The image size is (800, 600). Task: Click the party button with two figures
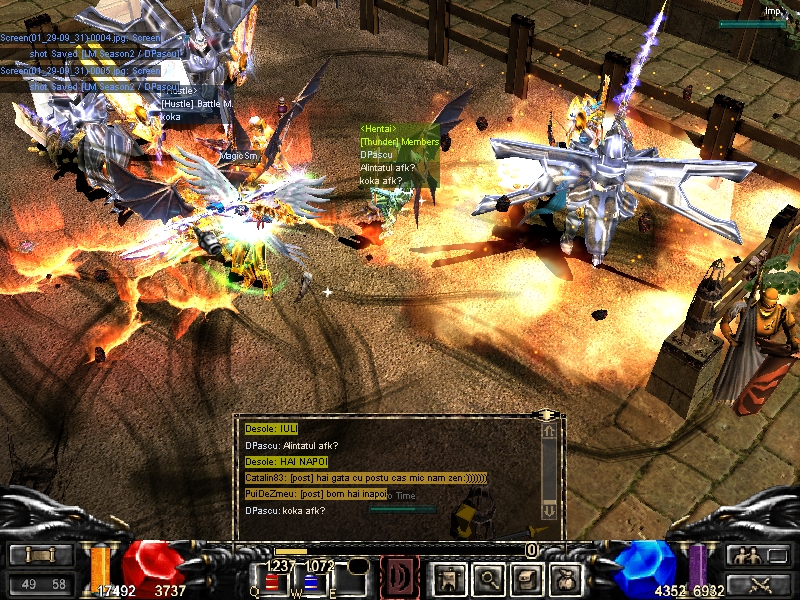coord(759,555)
